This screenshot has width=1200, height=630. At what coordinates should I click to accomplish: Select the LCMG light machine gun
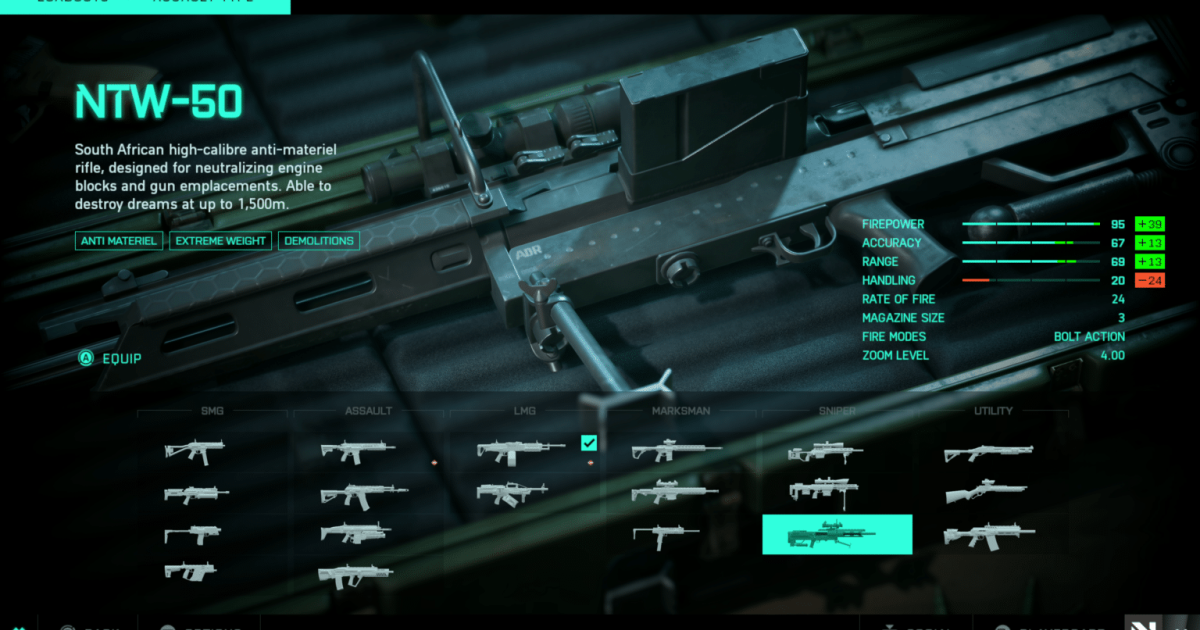click(520, 452)
